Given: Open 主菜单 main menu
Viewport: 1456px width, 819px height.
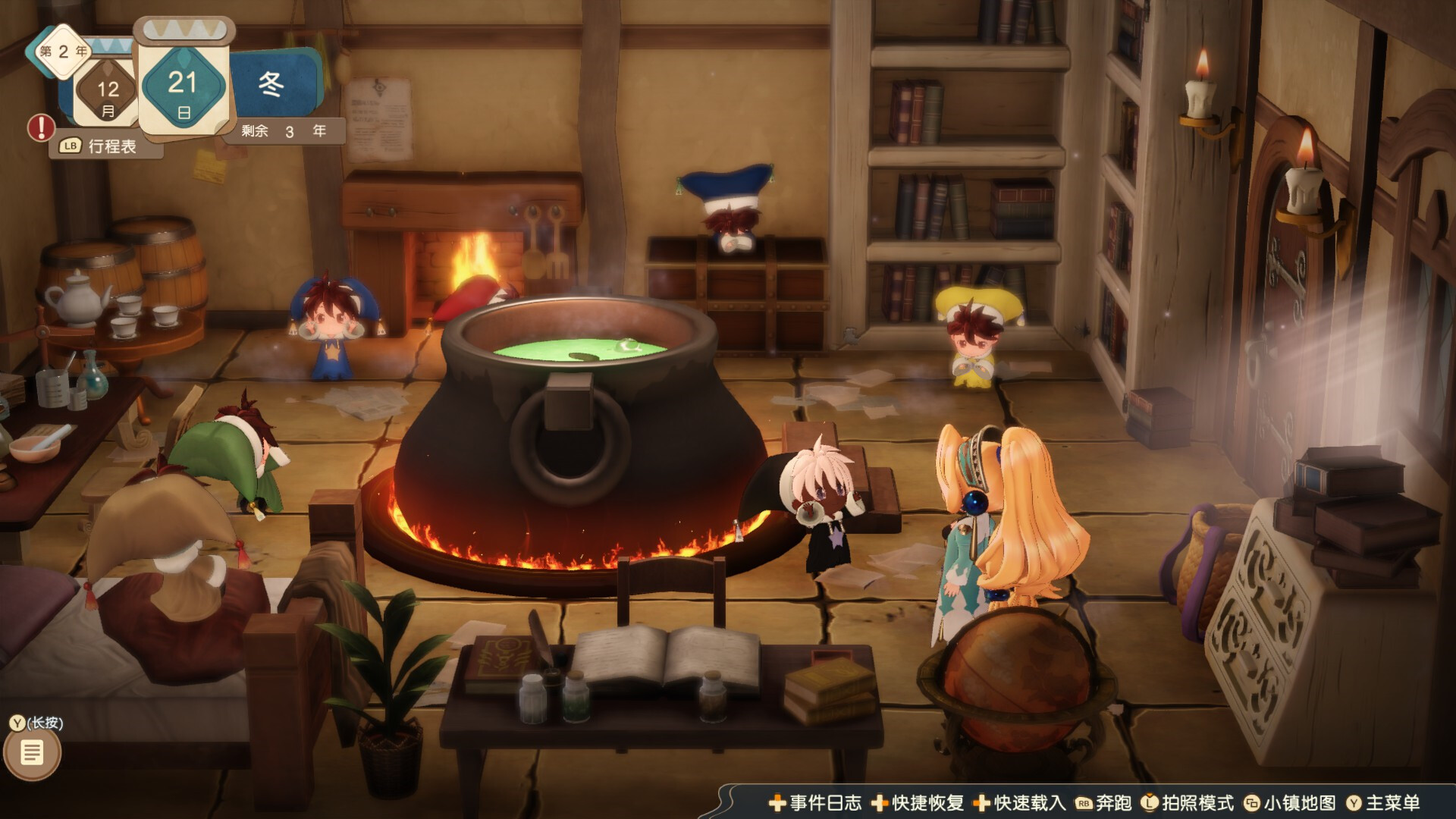Looking at the screenshot, I should coord(1382,802).
